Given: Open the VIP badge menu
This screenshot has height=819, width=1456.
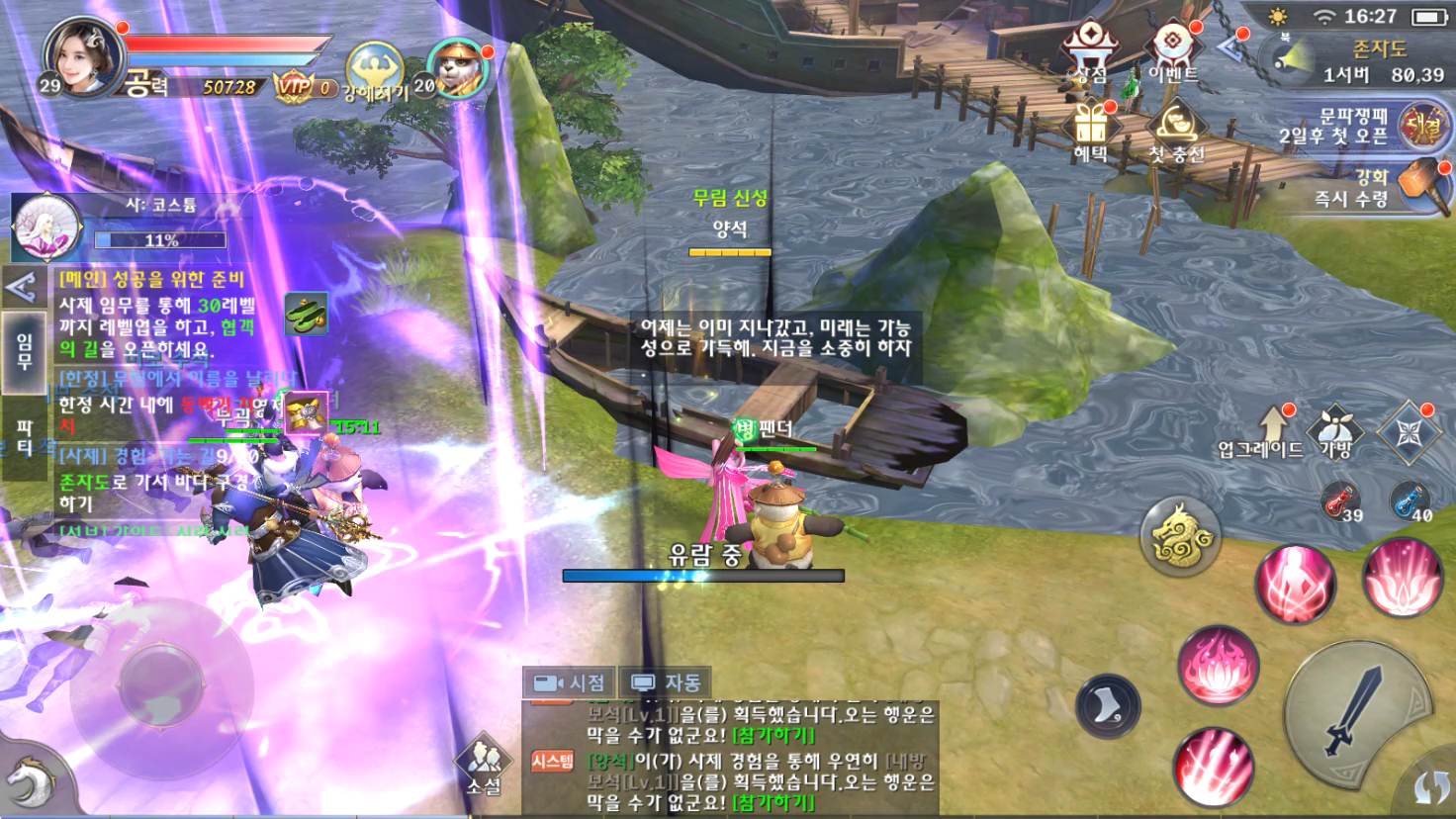Looking at the screenshot, I should coord(303,87).
